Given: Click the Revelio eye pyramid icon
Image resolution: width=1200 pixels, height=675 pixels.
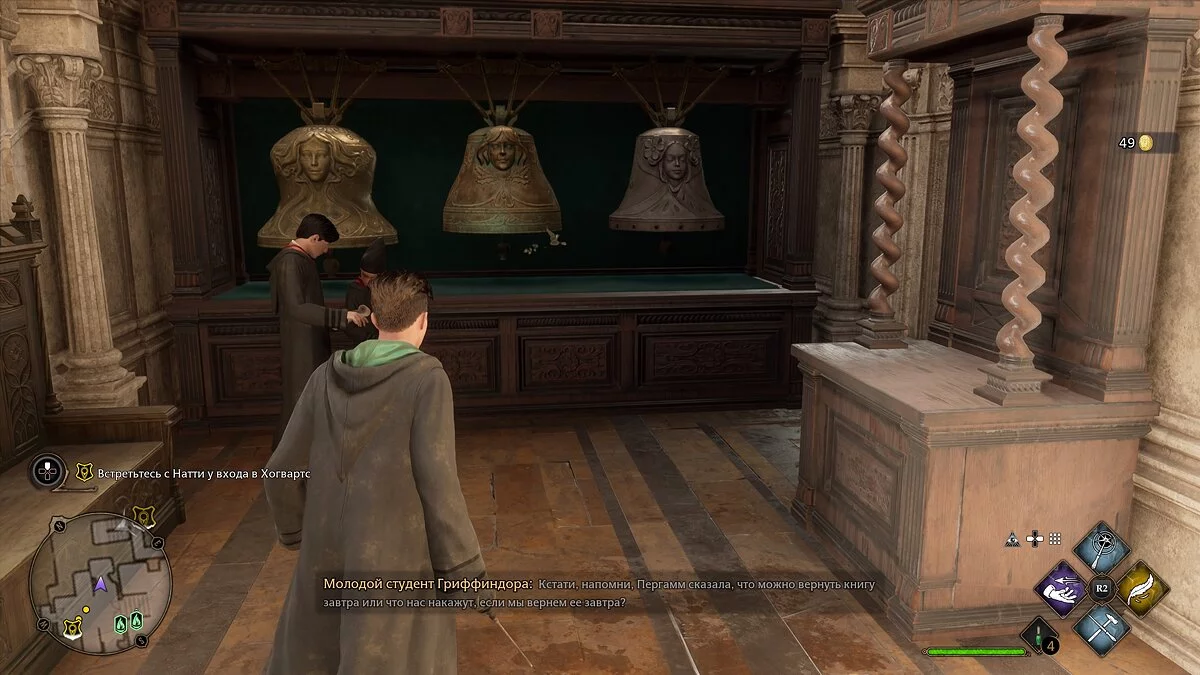Looking at the screenshot, I should point(1013,538).
